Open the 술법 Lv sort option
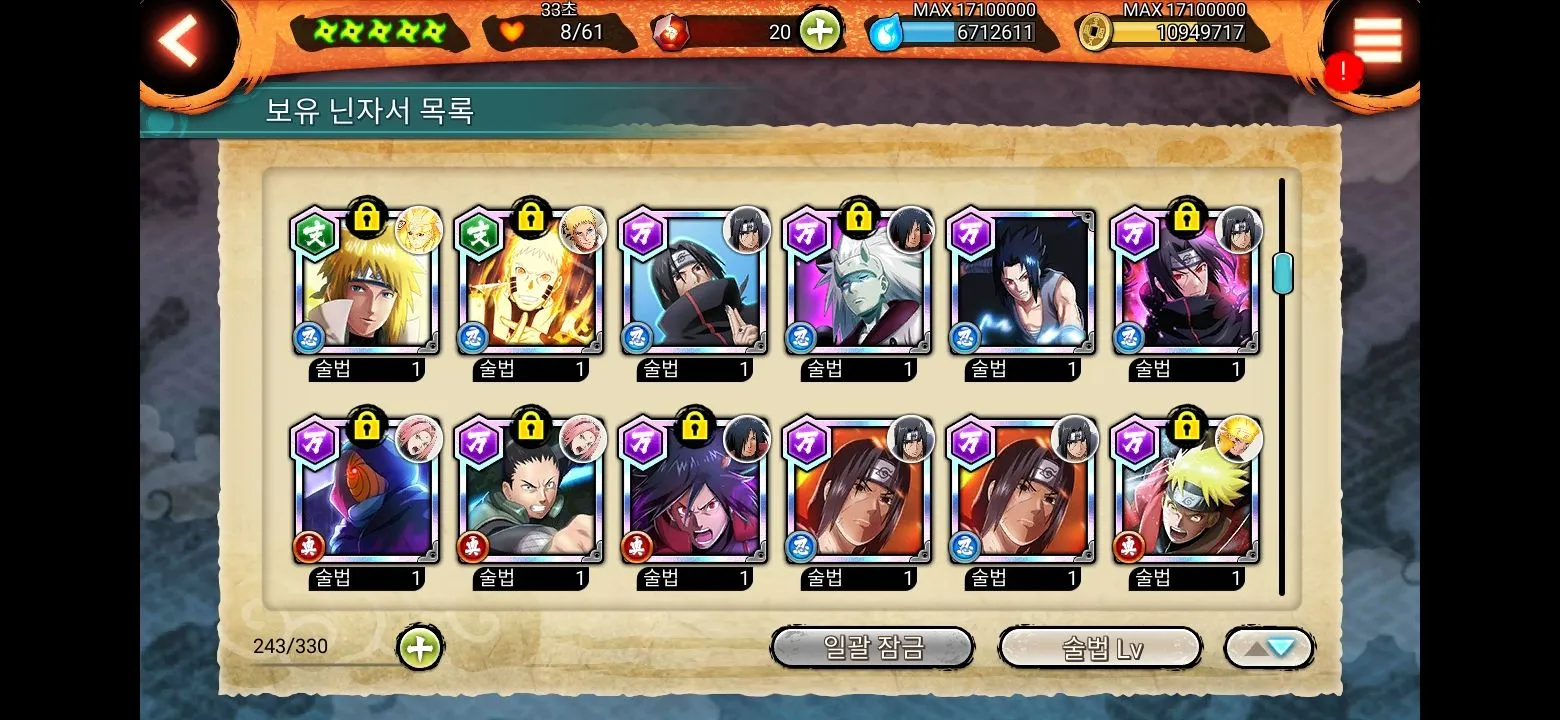The image size is (1560, 720). pos(1100,648)
